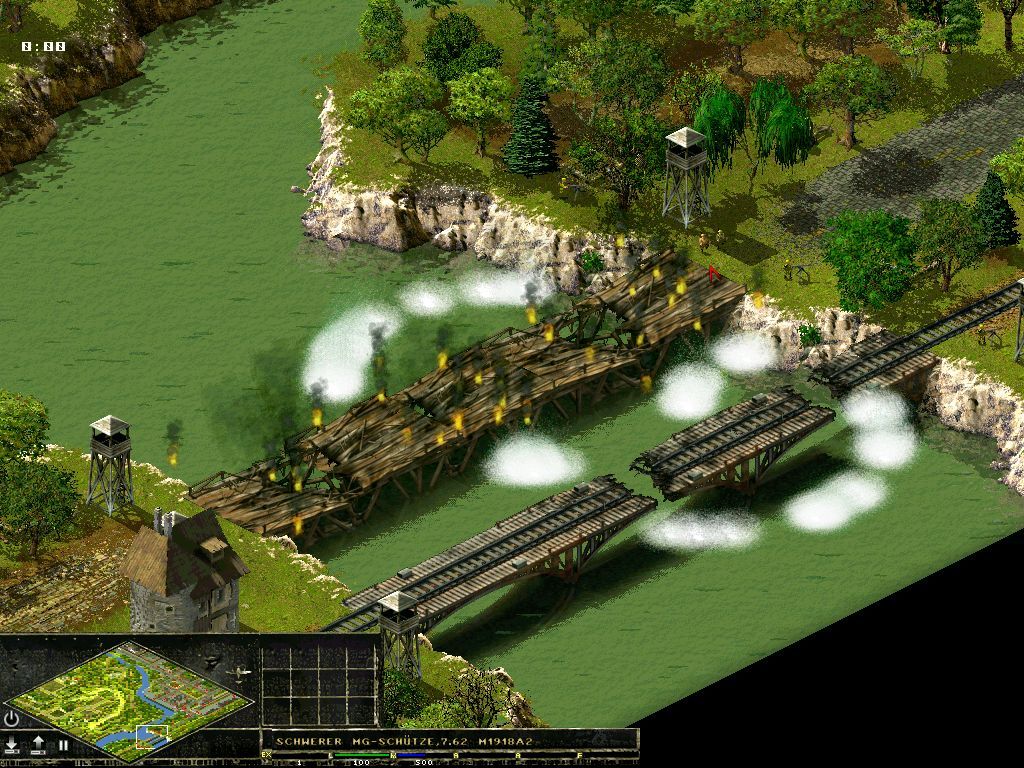Select the airplane icon beside the minimap
The image size is (1024, 768).
[x=239, y=673]
